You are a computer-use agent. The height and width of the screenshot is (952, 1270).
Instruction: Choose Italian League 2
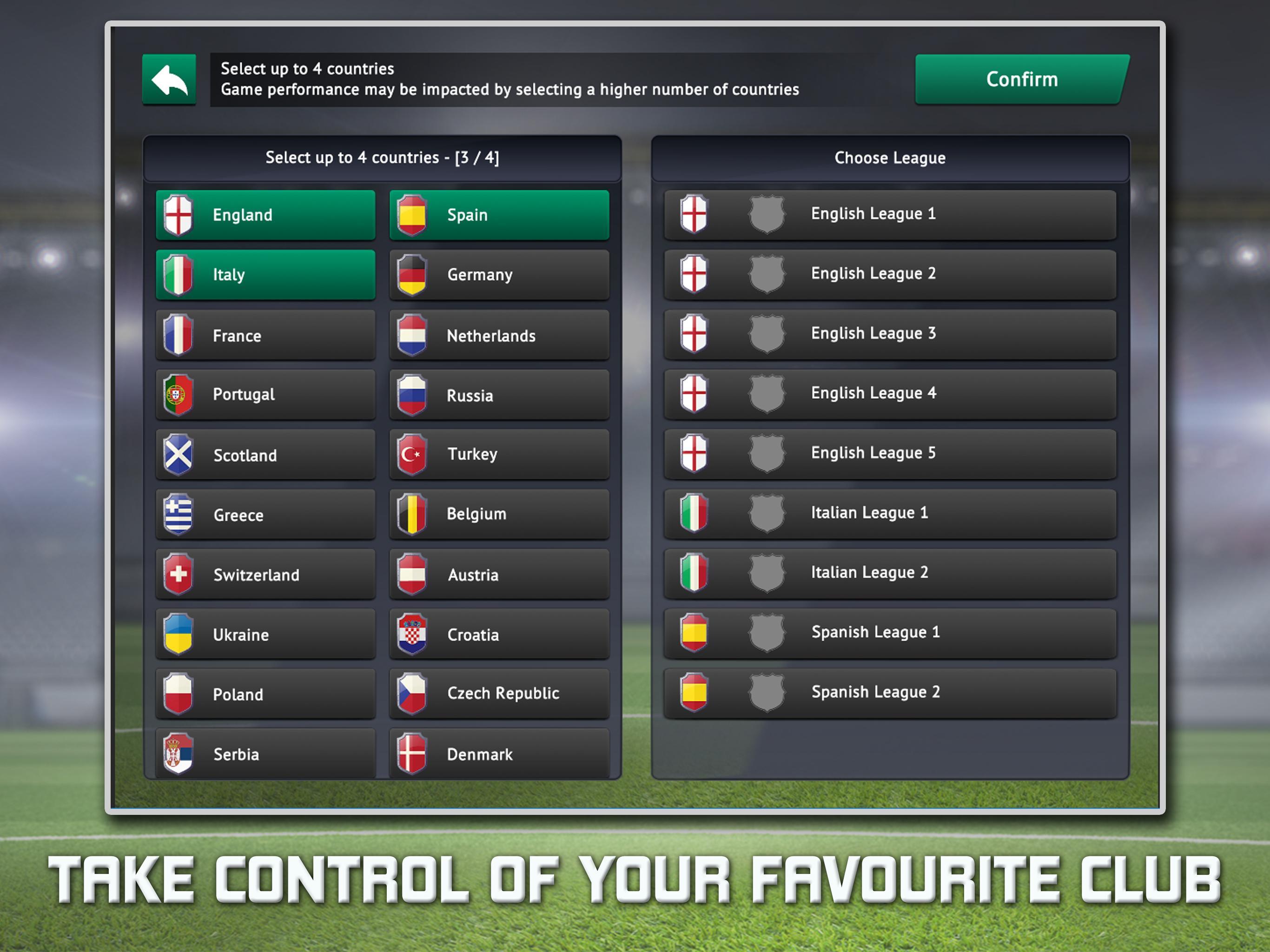891,573
